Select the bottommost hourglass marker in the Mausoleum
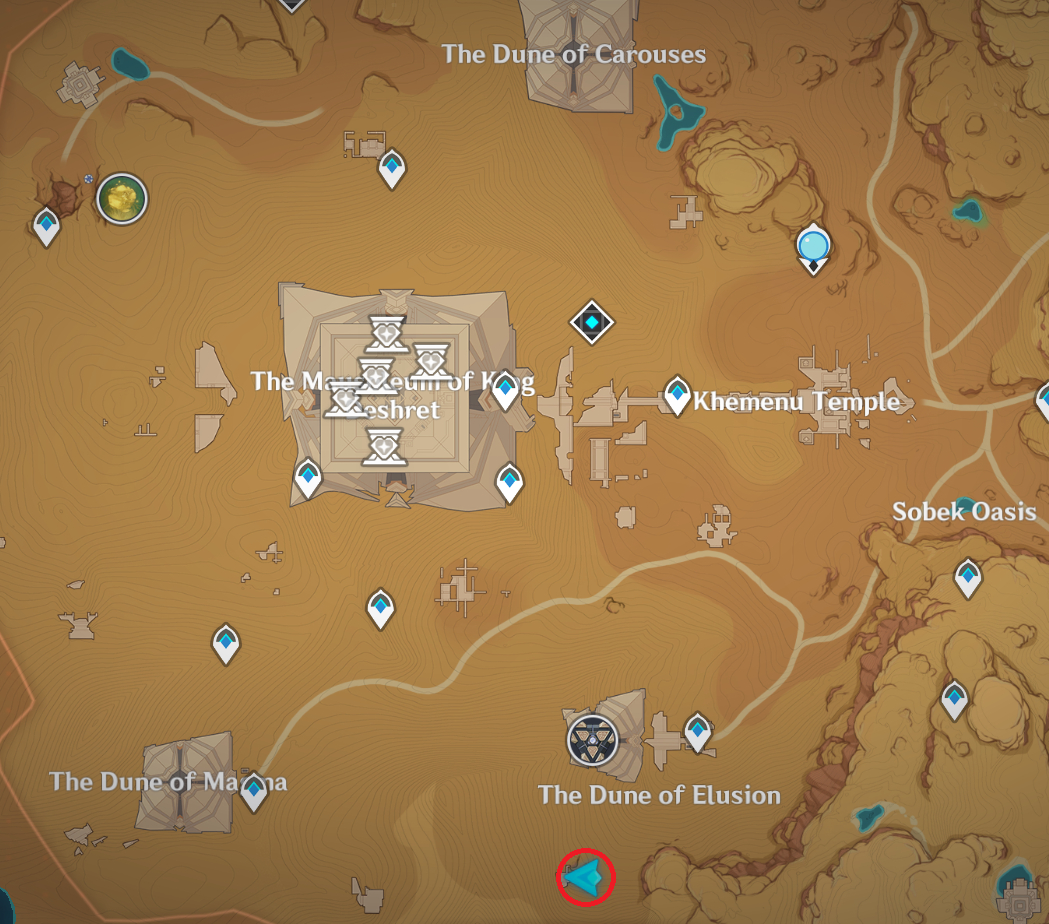 tap(383, 446)
